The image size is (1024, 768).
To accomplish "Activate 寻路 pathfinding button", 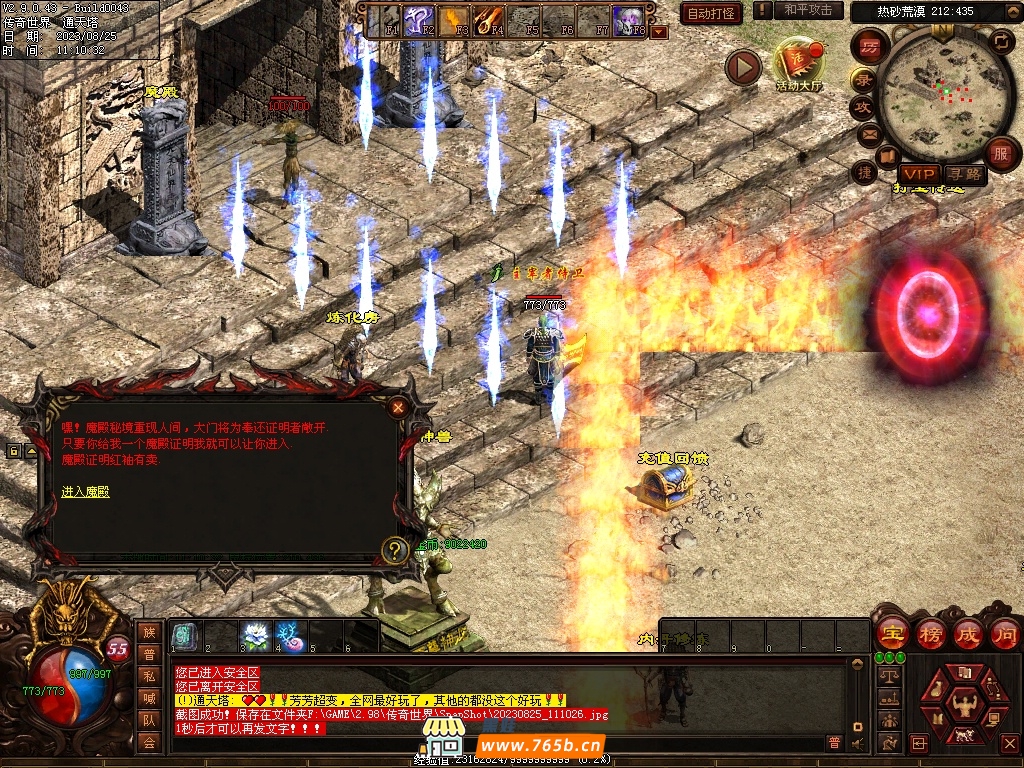I will (964, 174).
